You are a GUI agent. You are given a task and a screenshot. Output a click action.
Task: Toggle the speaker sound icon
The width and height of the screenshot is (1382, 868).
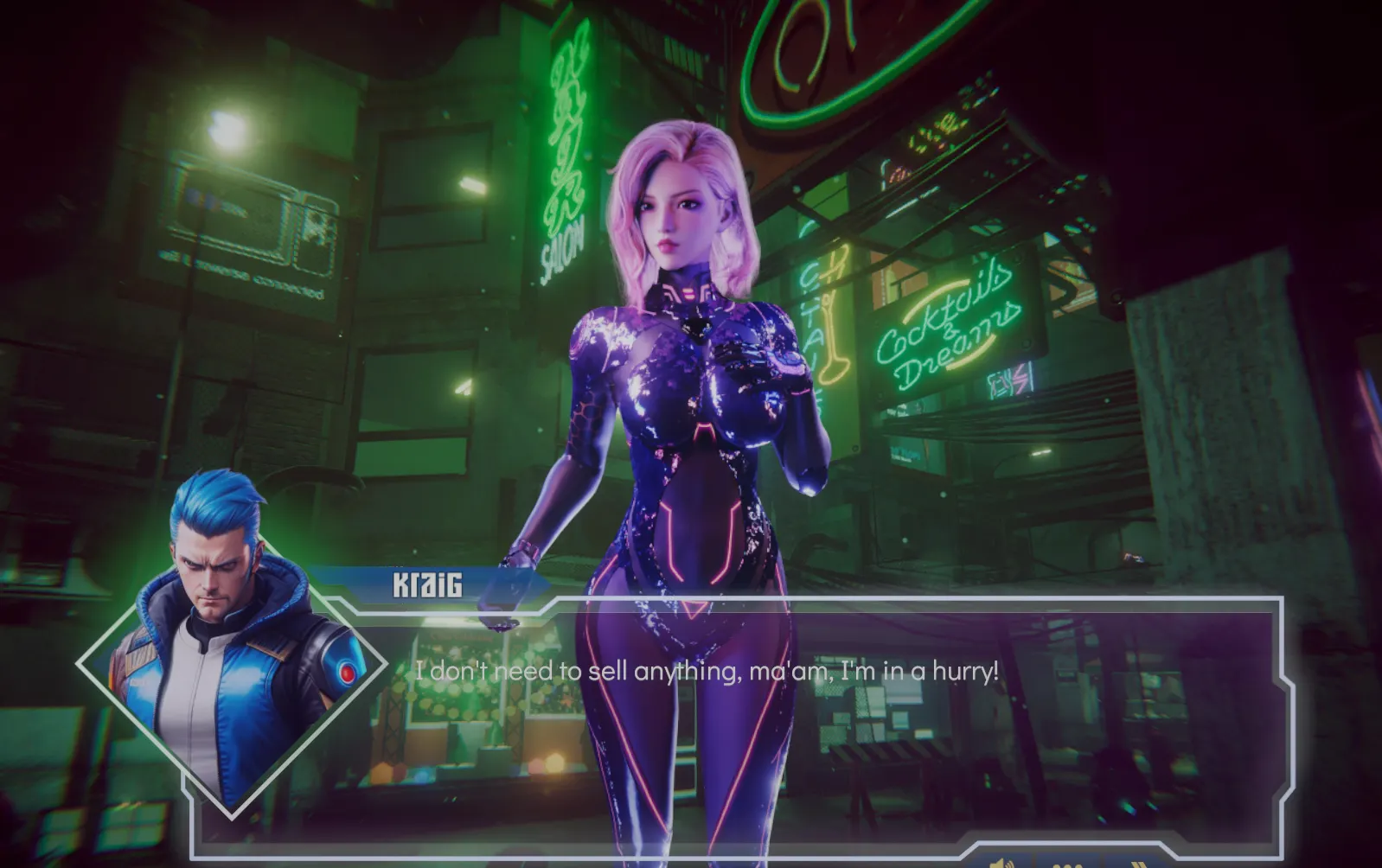point(1002,863)
